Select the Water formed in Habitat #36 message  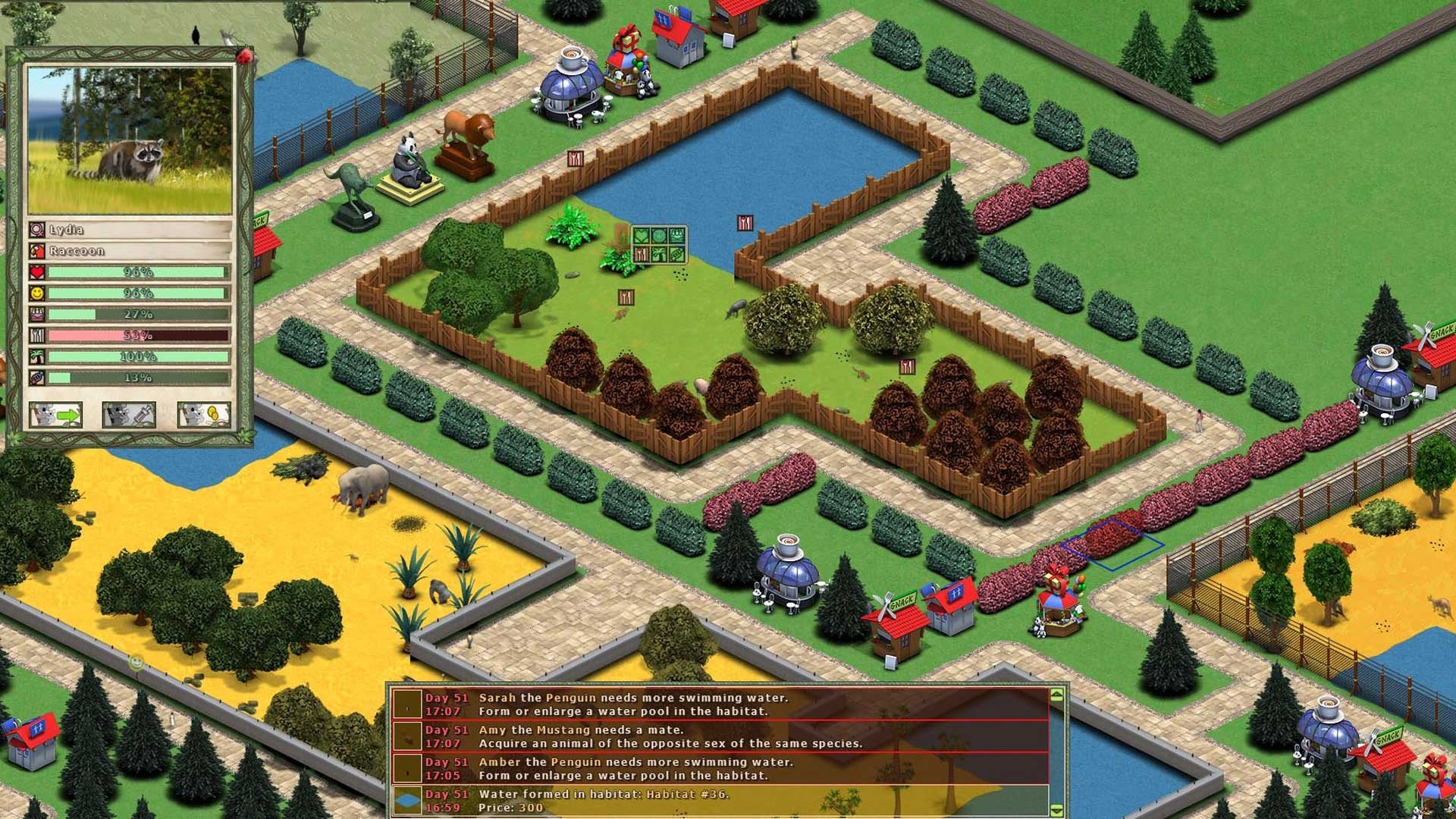[720, 800]
